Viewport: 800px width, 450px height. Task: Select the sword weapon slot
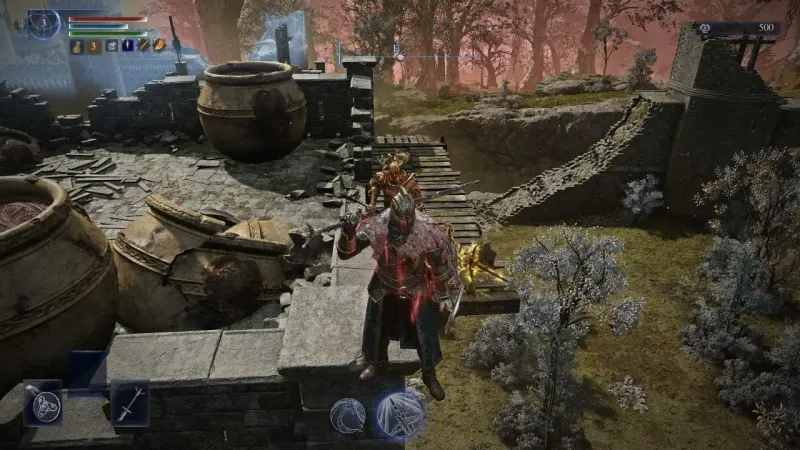click(130, 403)
